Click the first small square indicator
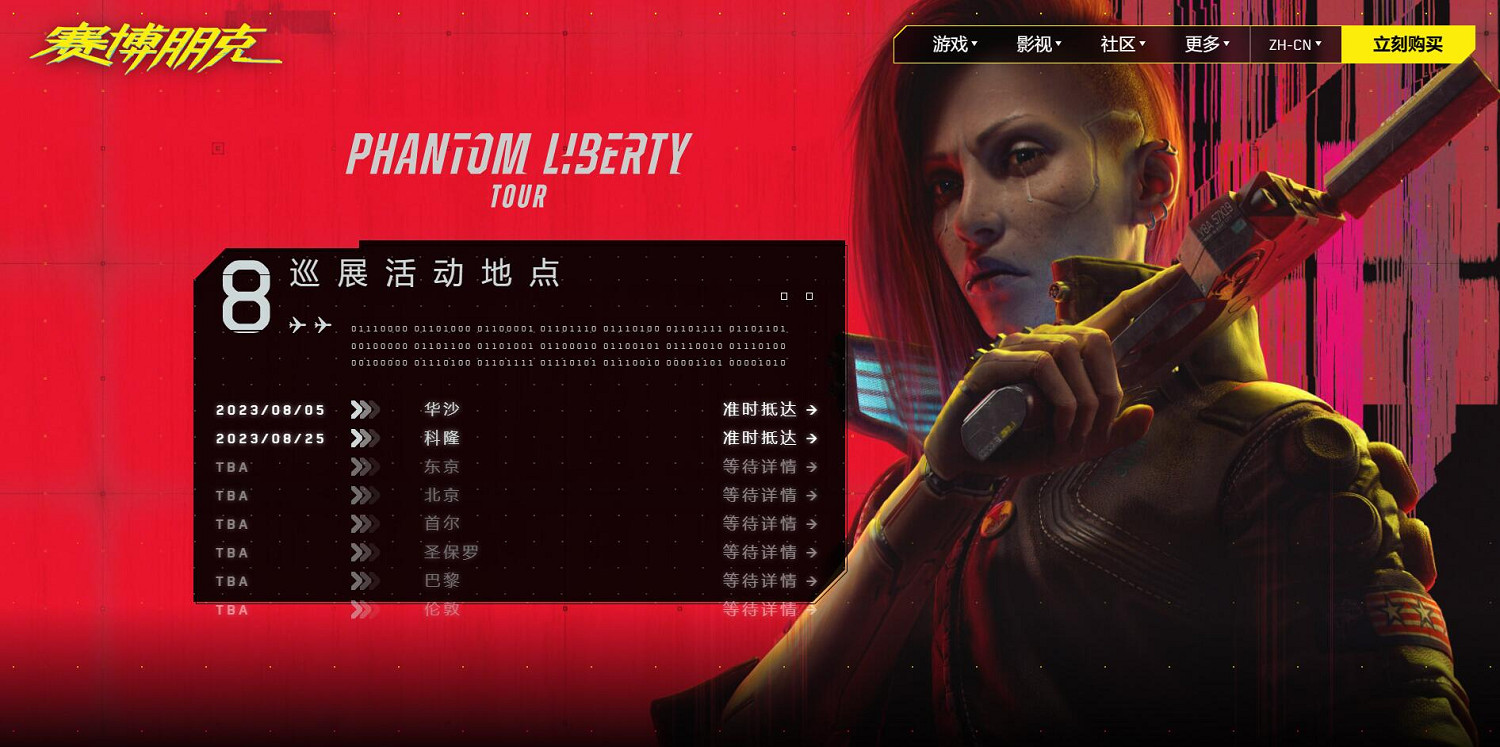1500x747 pixels. tap(784, 296)
